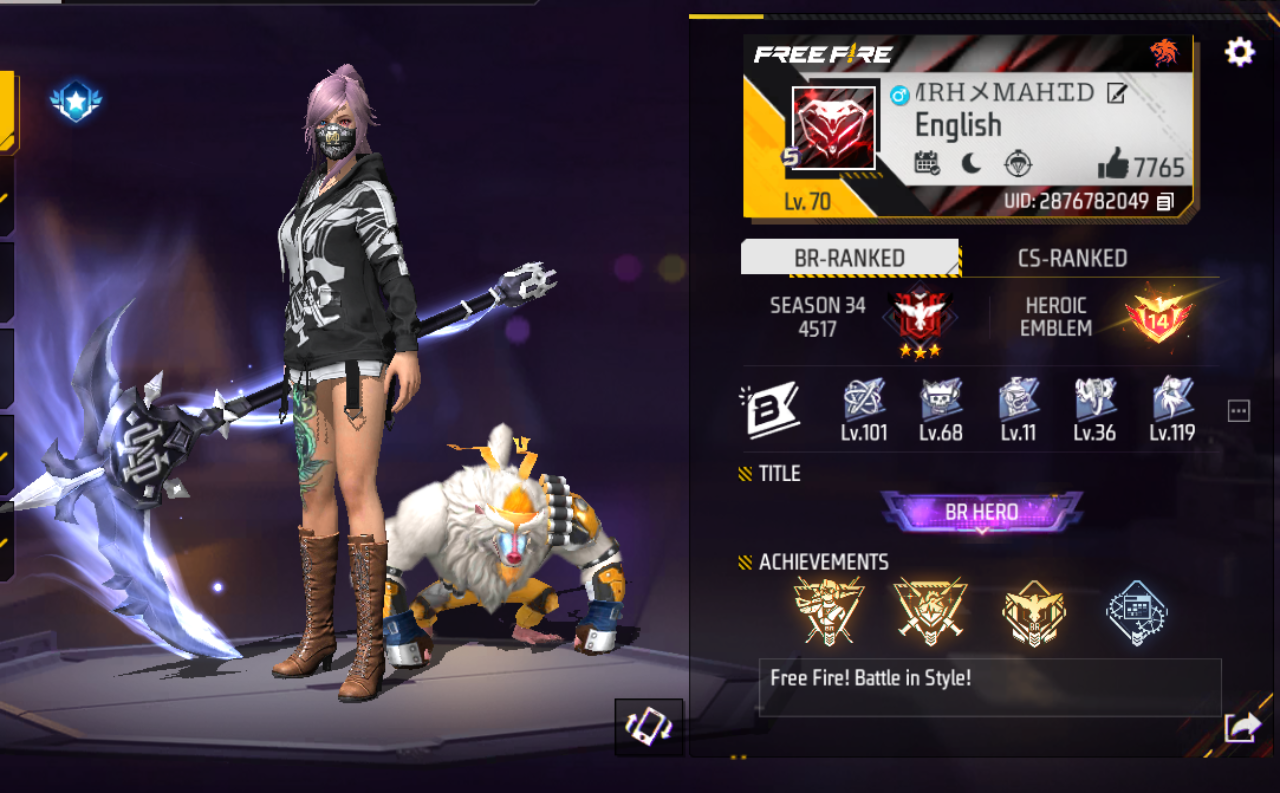Share the profile using the share arrow
This screenshot has width=1280, height=793.
tap(1241, 727)
